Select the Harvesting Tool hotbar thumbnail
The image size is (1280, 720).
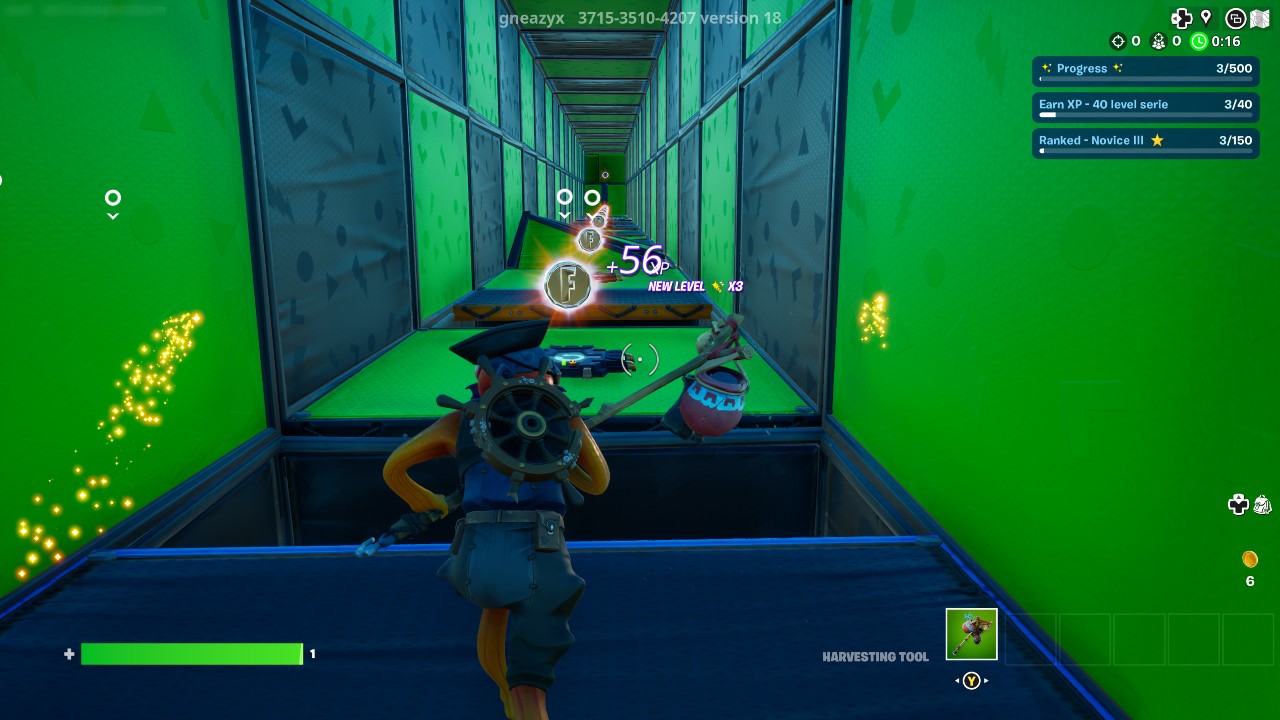[x=969, y=632]
